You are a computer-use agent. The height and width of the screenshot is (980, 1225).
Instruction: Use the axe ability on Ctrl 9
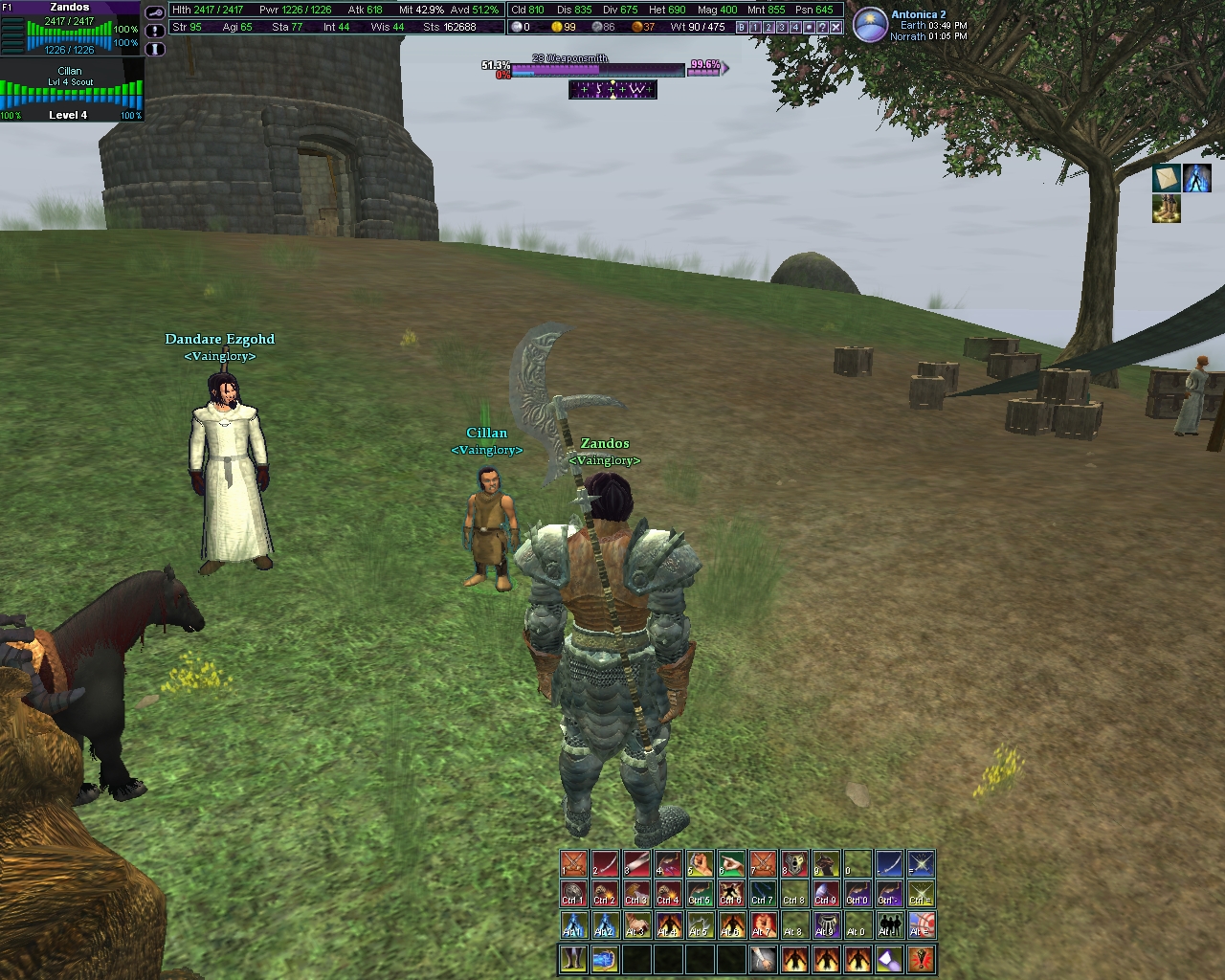[x=826, y=895]
